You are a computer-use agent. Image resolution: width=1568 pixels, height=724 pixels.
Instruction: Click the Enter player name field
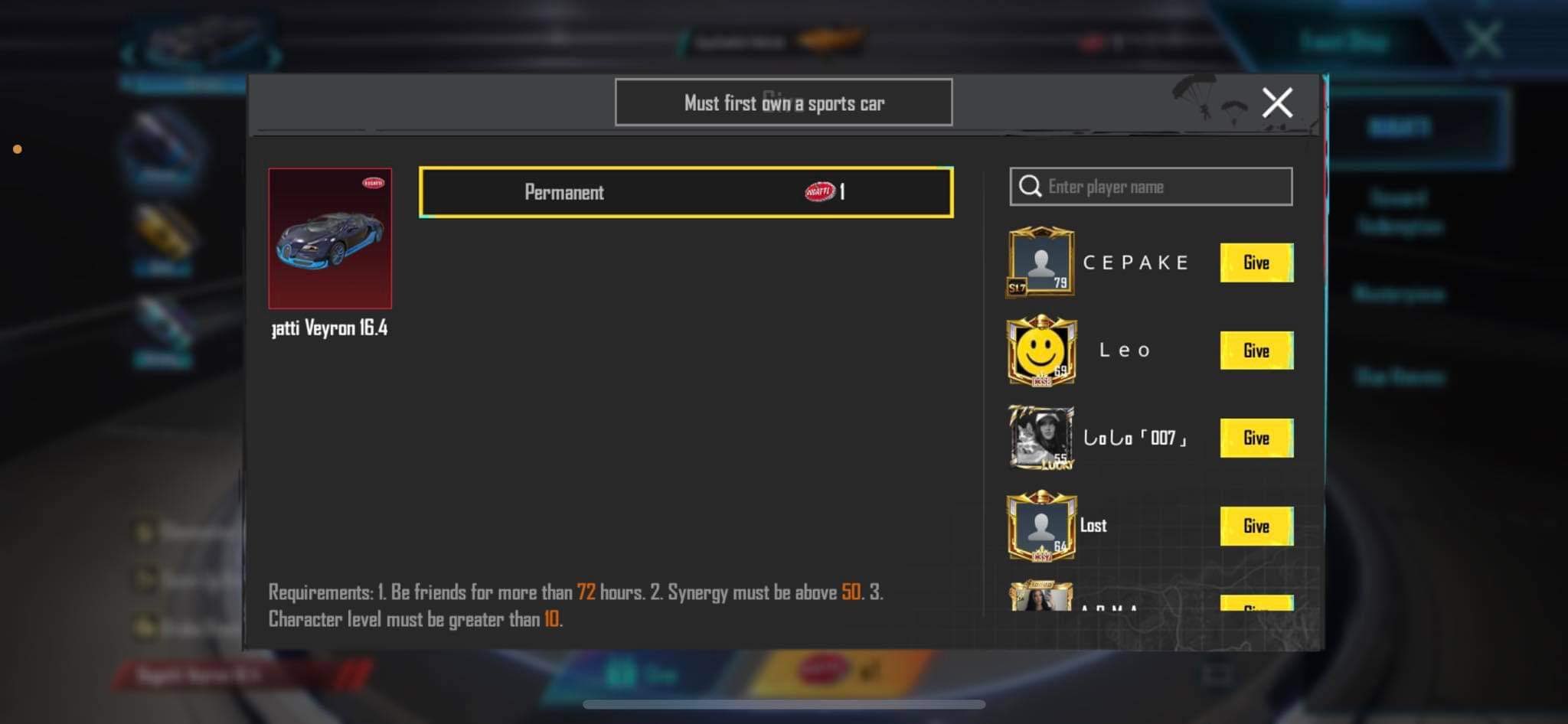click(1148, 186)
